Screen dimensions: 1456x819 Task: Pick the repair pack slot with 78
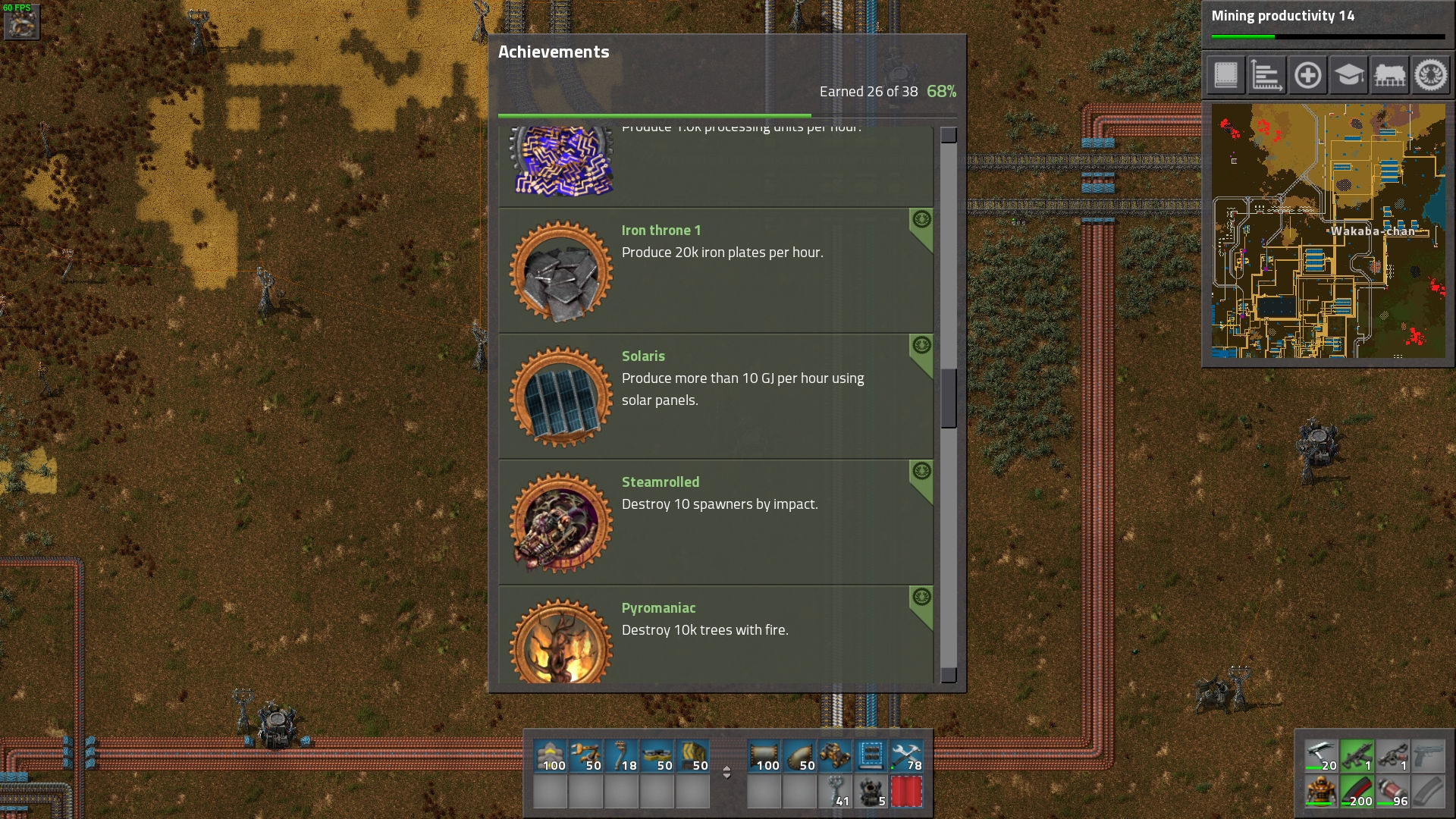906,757
